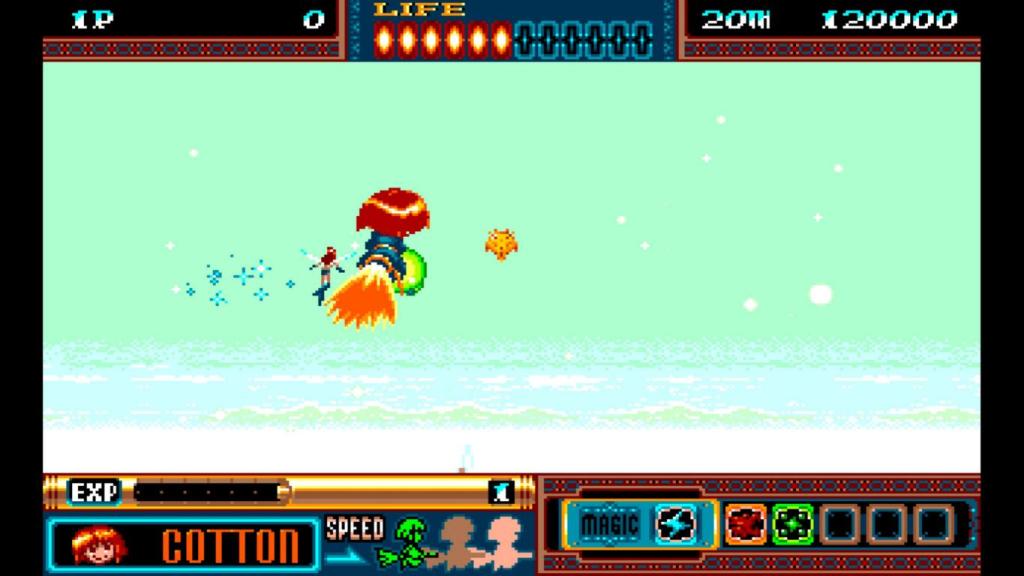Select the green witch speed icon

pyautogui.click(x=412, y=541)
